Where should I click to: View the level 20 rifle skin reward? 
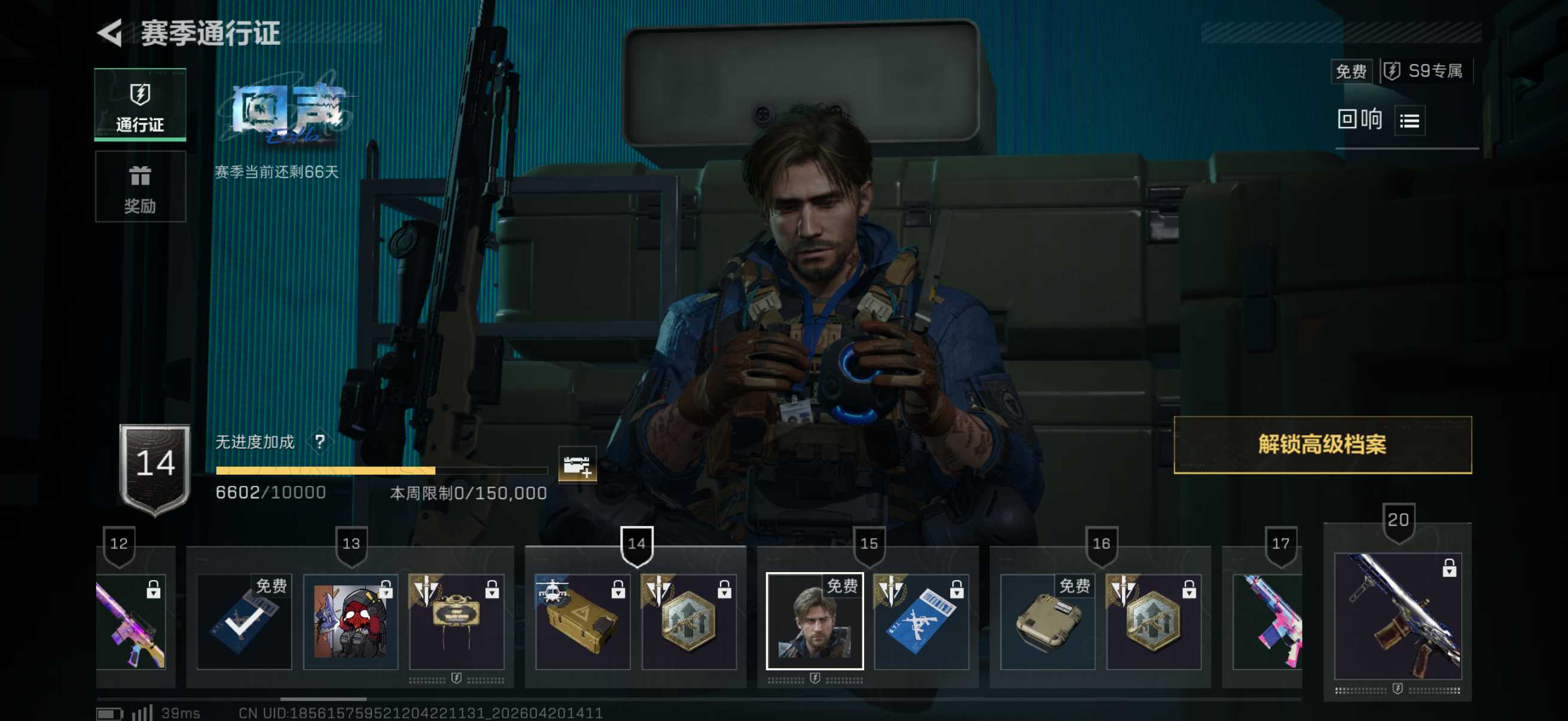click(x=1398, y=616)
